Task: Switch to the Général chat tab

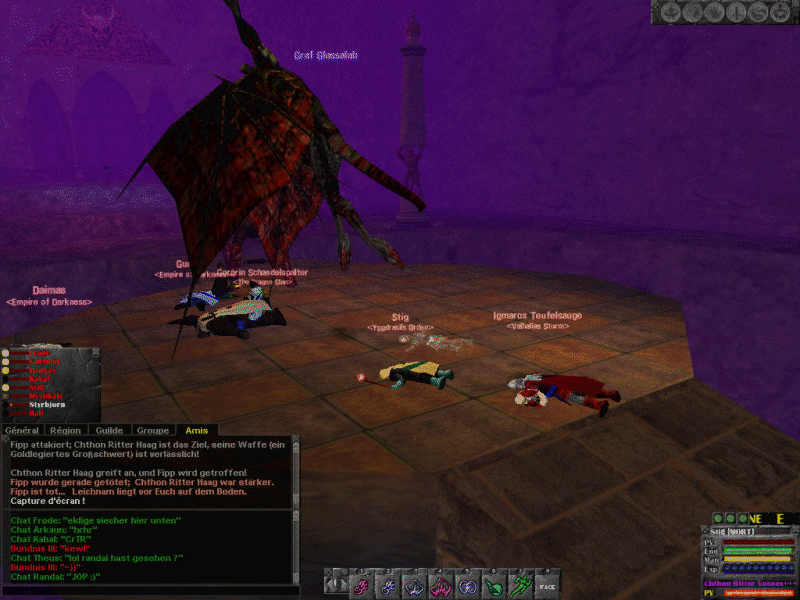Action: pyautogui.click(x=23, y=430)
